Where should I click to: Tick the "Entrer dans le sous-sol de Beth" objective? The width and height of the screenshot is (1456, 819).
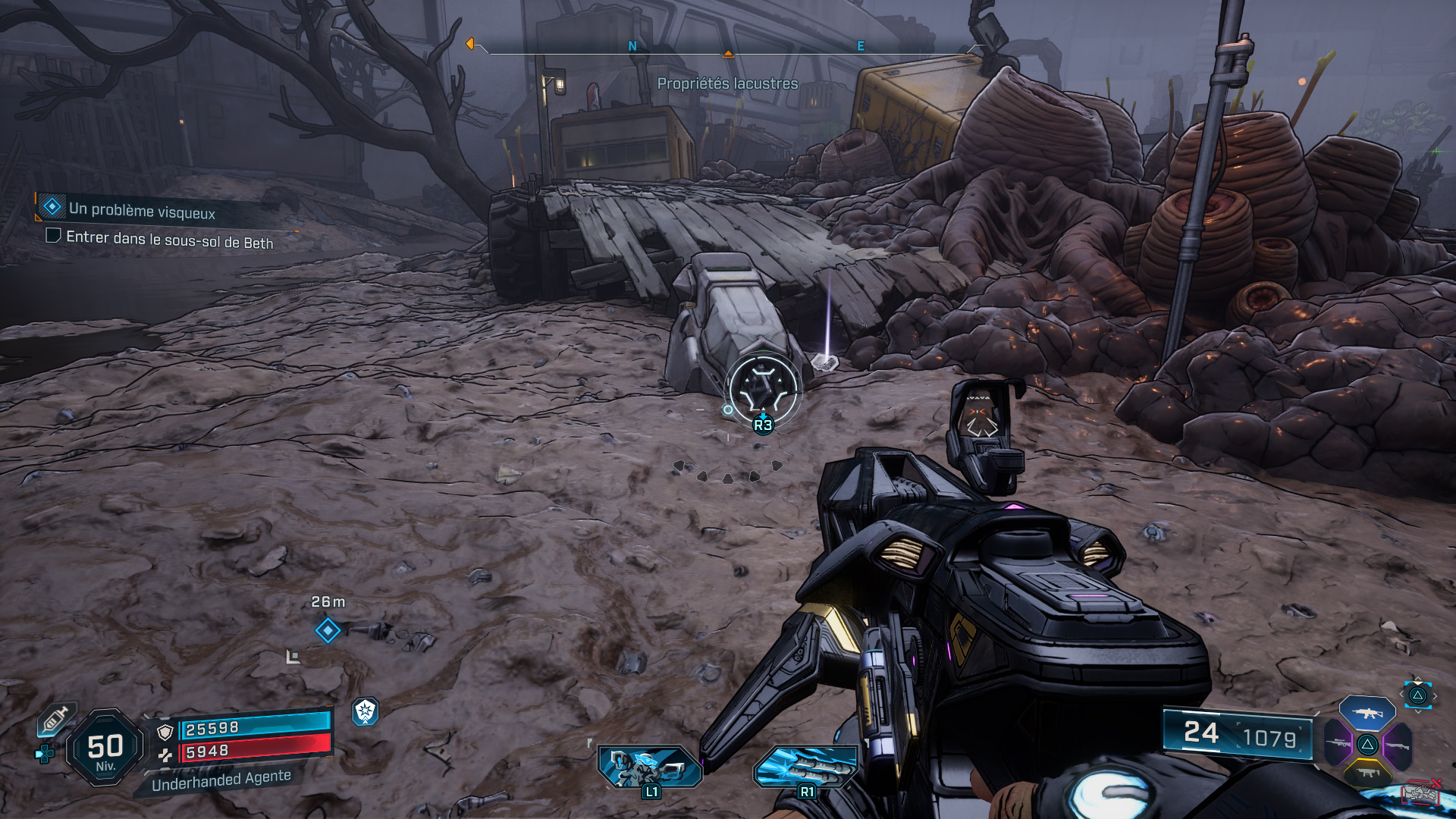point(53,236)
